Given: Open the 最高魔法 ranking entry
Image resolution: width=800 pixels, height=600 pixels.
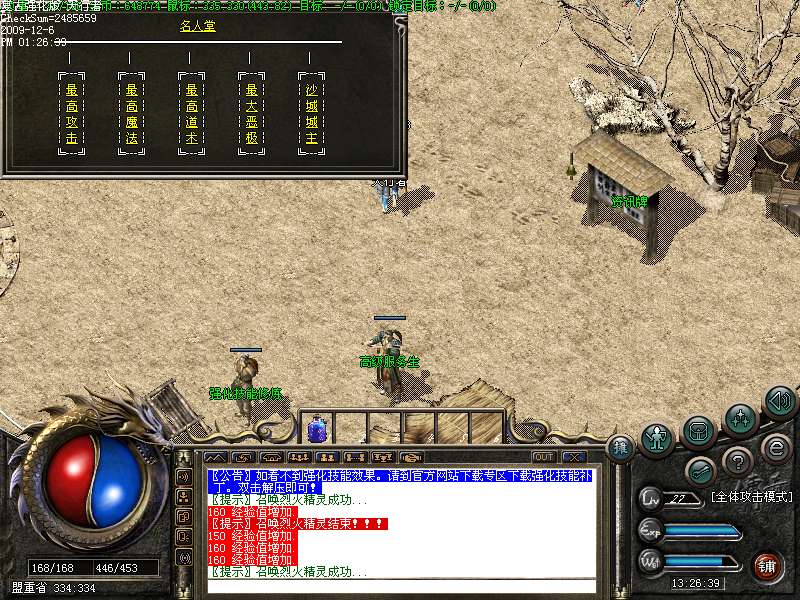Looking at the screenshot, I should 132,115.
